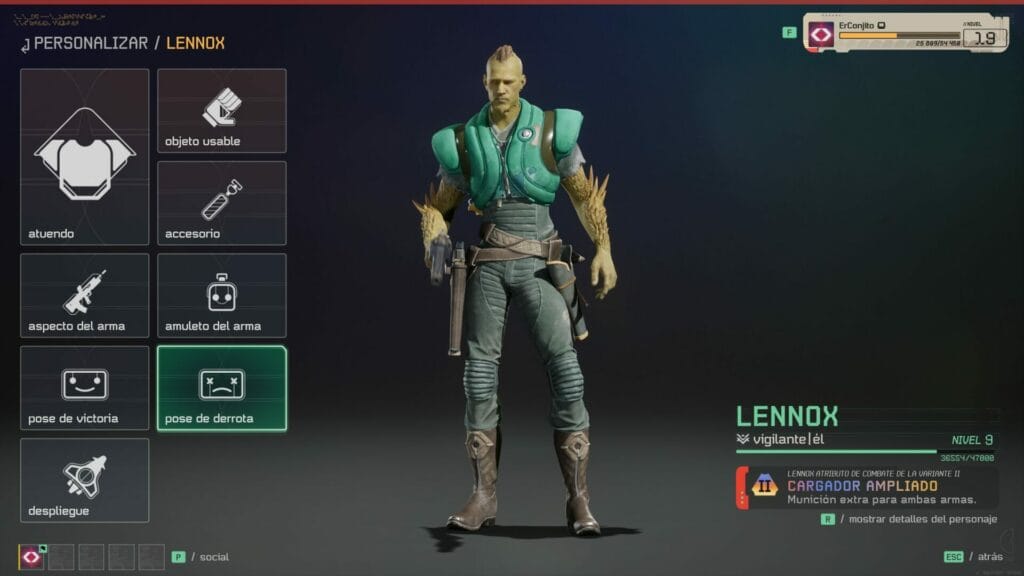Open the social panel
The image size is (1024, 576).
tap(206, 557)
